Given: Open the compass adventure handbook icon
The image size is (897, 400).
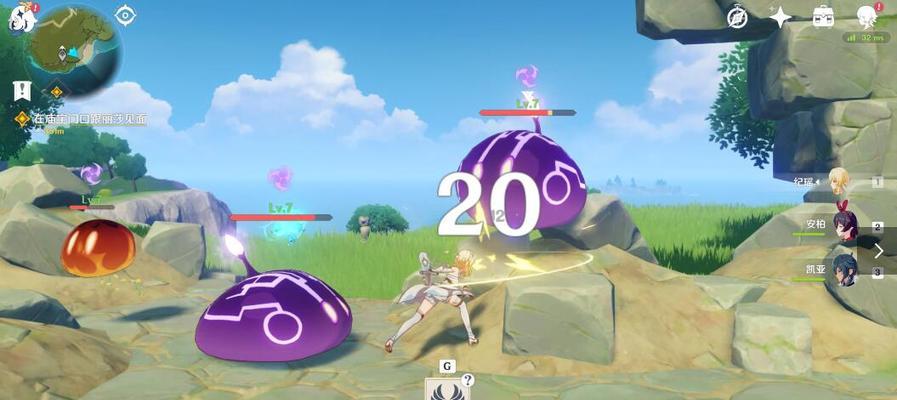Looking at the screenshot, I should pyautogui.click(x=738, y=16).
